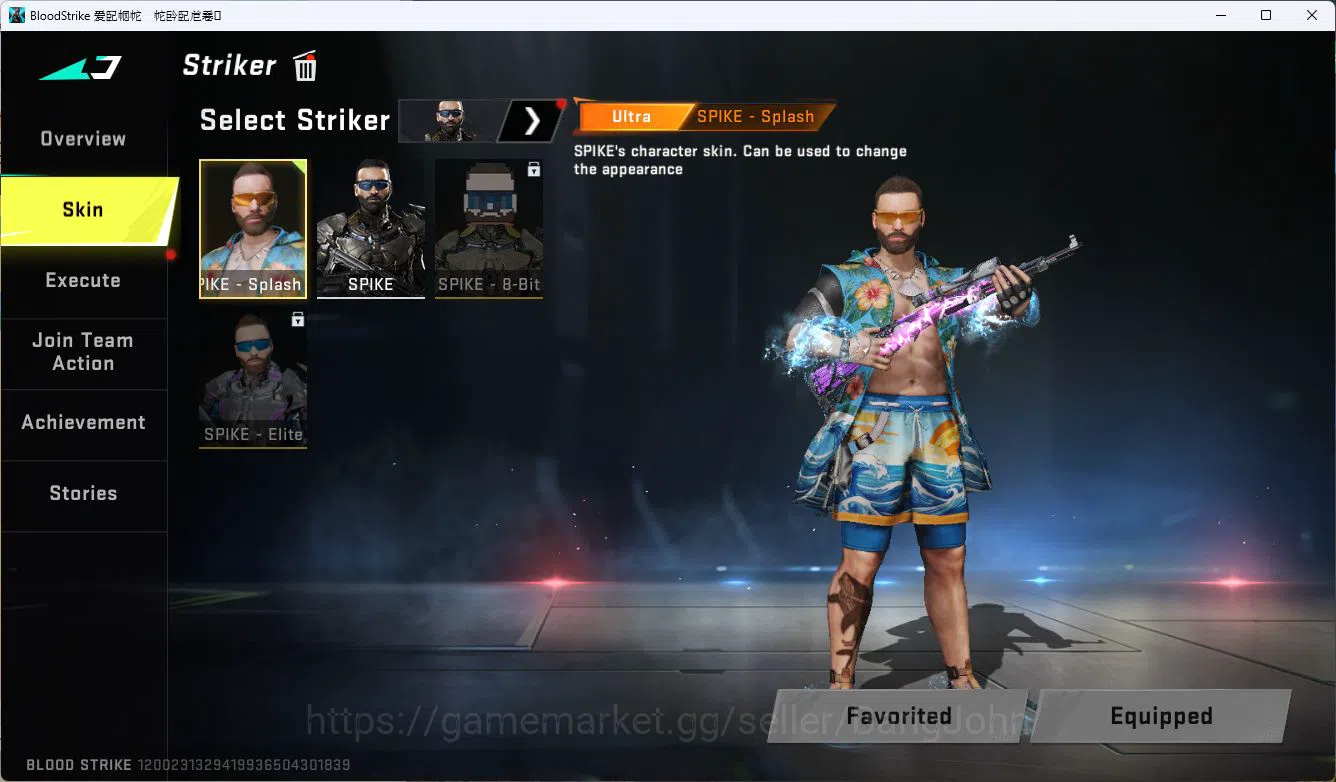Open the Stories tab
The height and width of the screenshot is (782, 1336).
pyautogui.click(x=83, y=493)
